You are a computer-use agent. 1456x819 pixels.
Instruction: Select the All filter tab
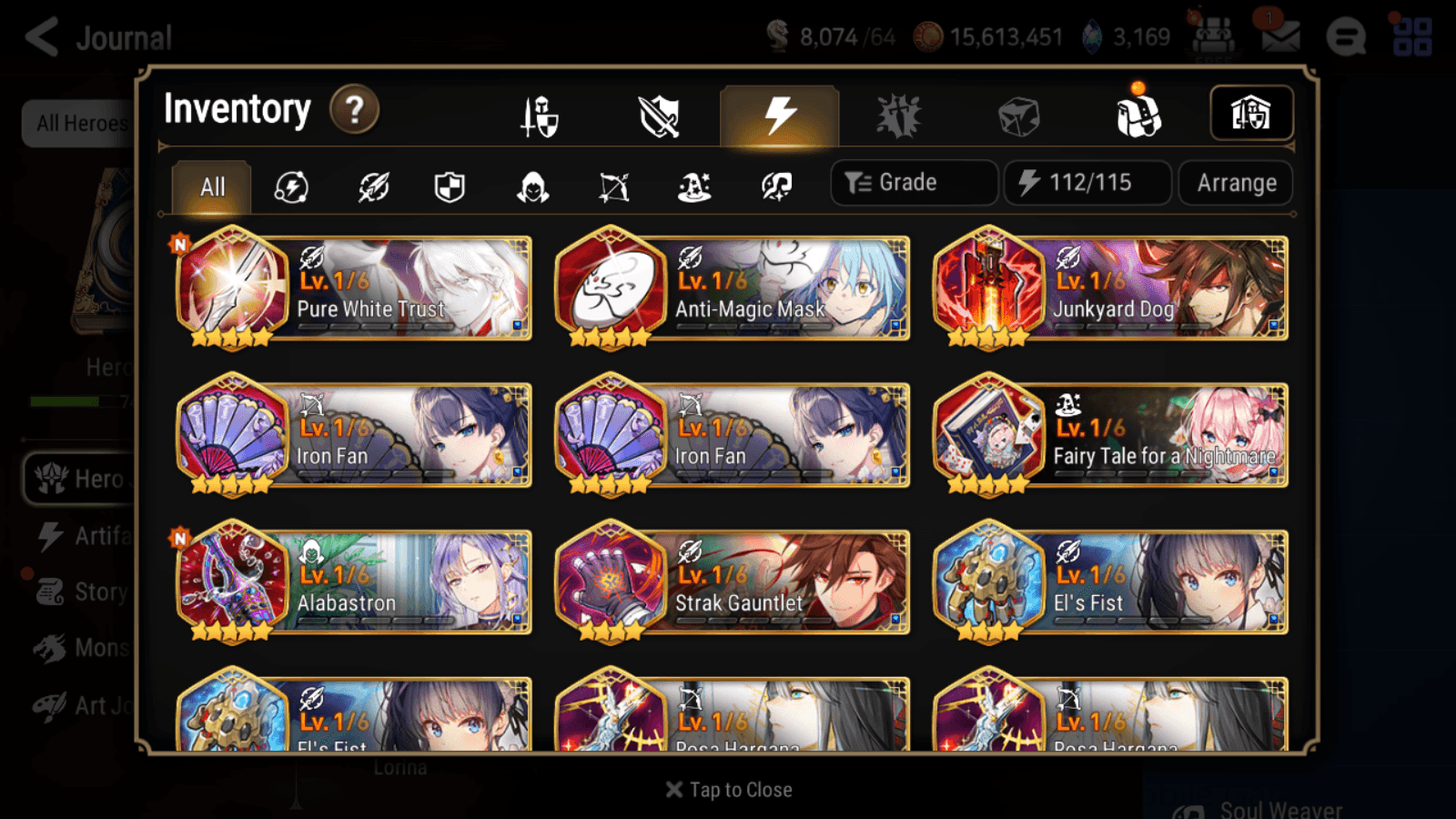tap(211, 187)
